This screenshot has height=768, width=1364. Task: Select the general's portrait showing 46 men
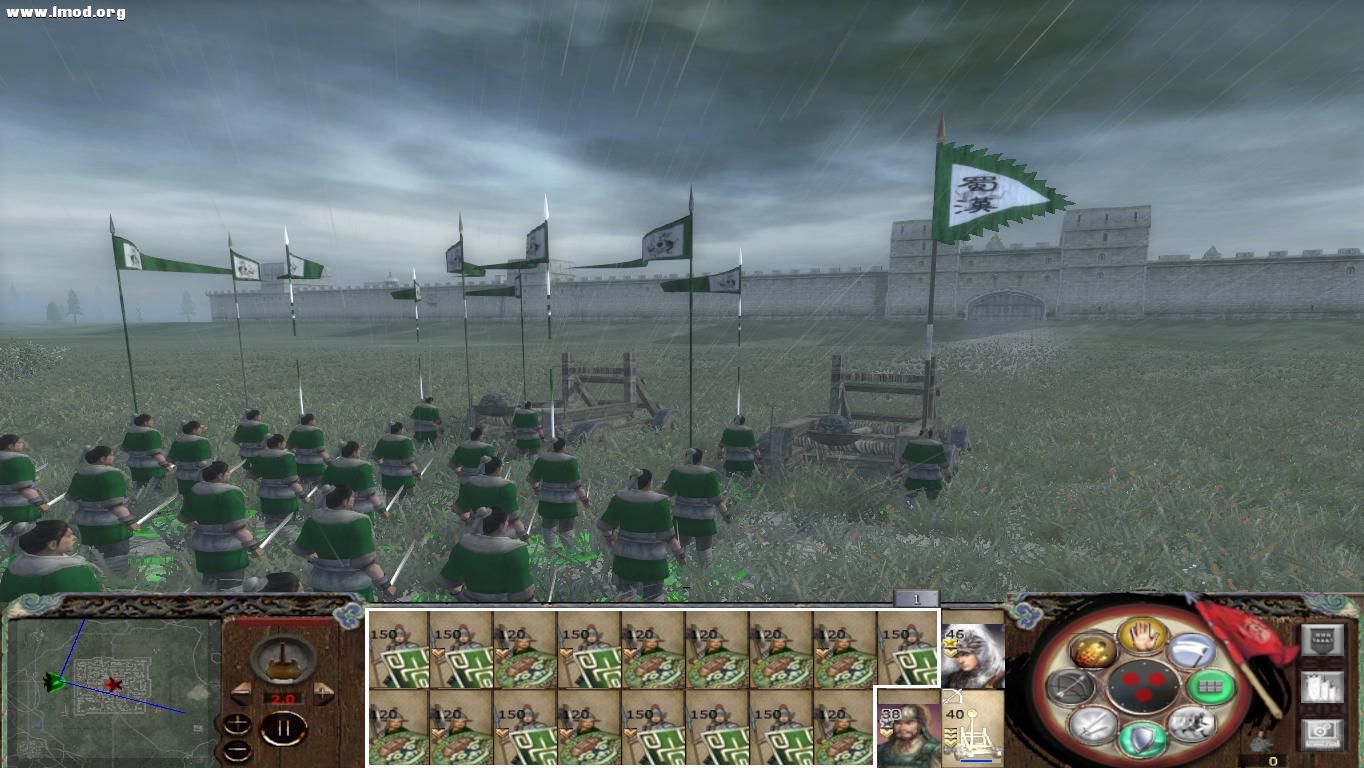pos(973,655)
